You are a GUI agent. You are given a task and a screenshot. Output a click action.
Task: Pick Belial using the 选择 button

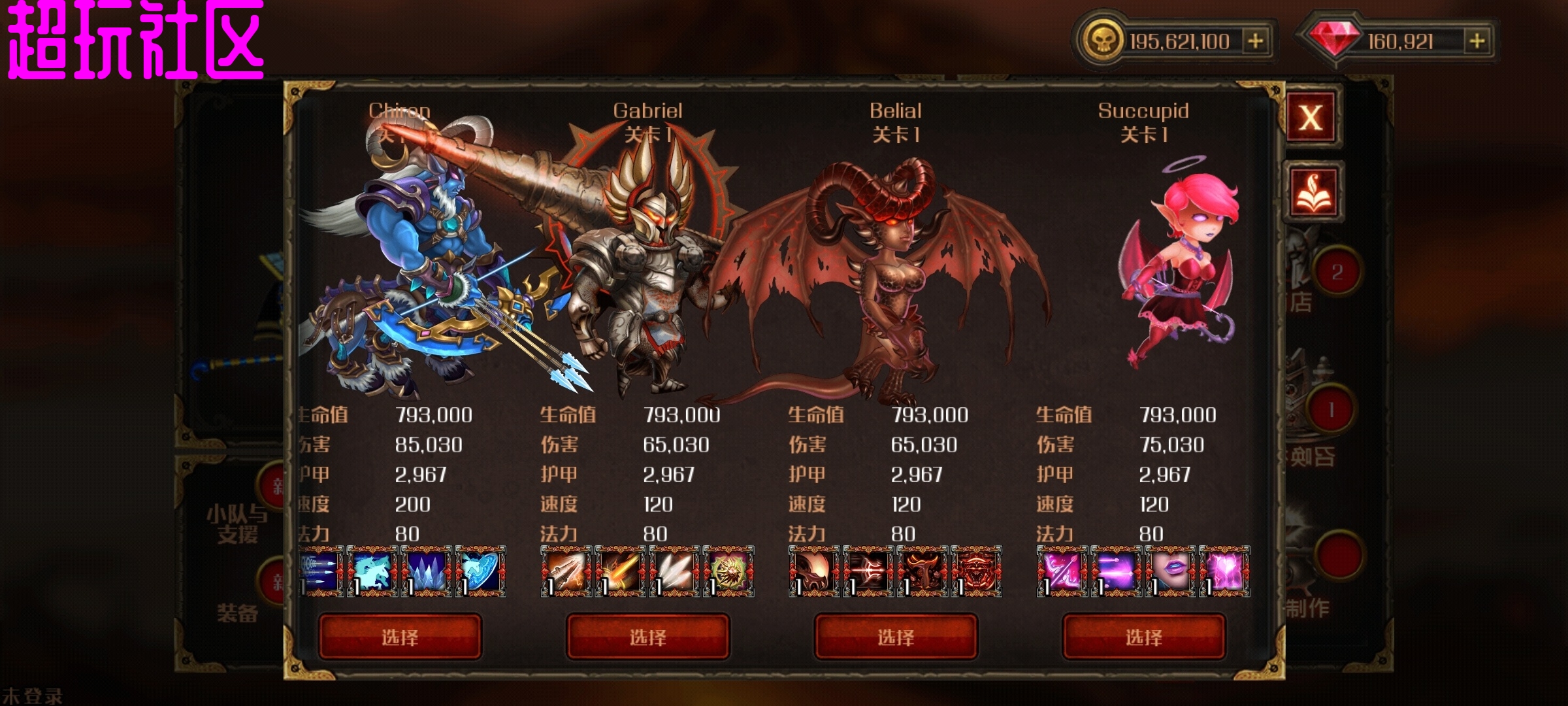pos(896,637)
